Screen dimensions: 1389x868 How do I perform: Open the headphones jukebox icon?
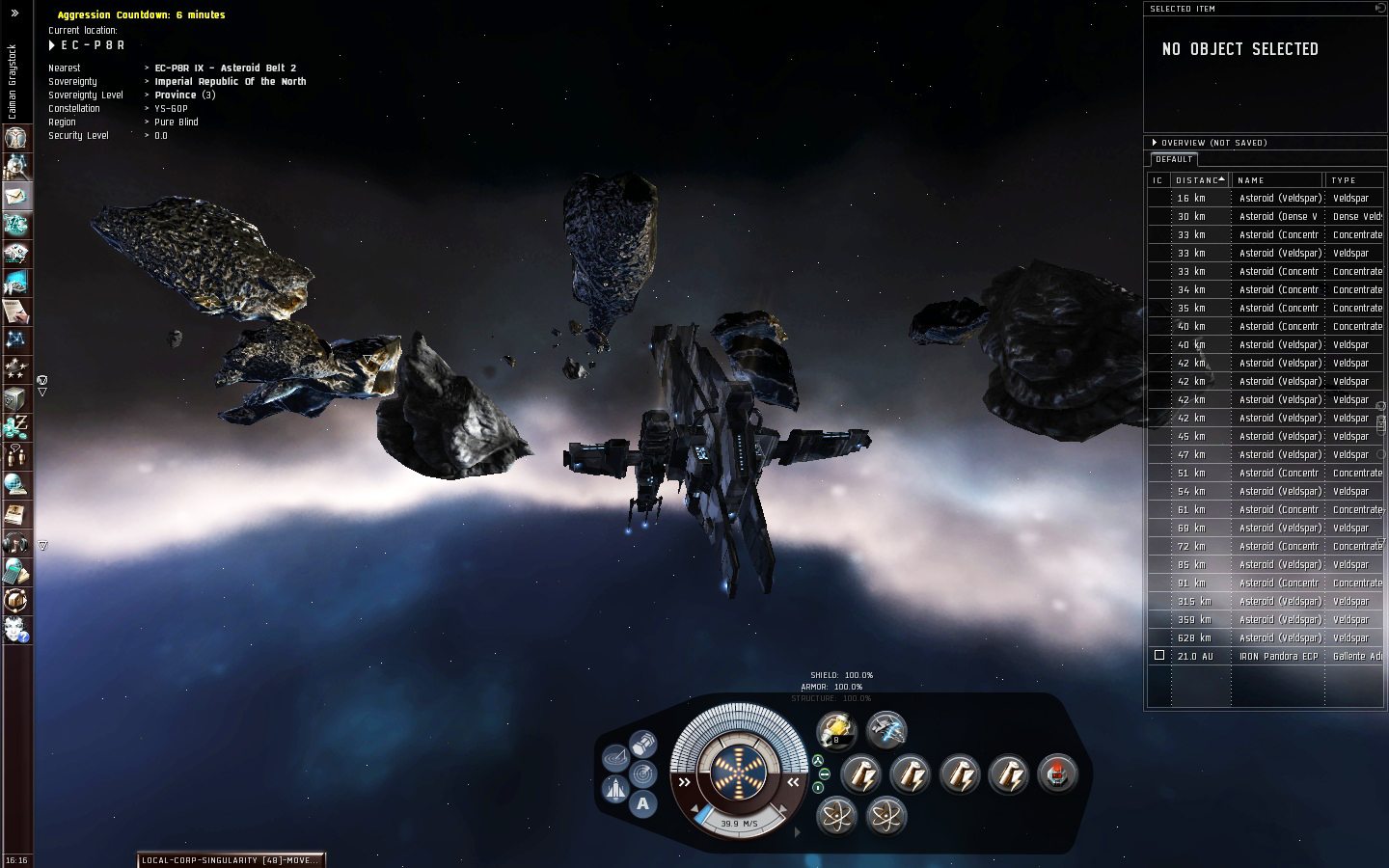tap(16, 542)
